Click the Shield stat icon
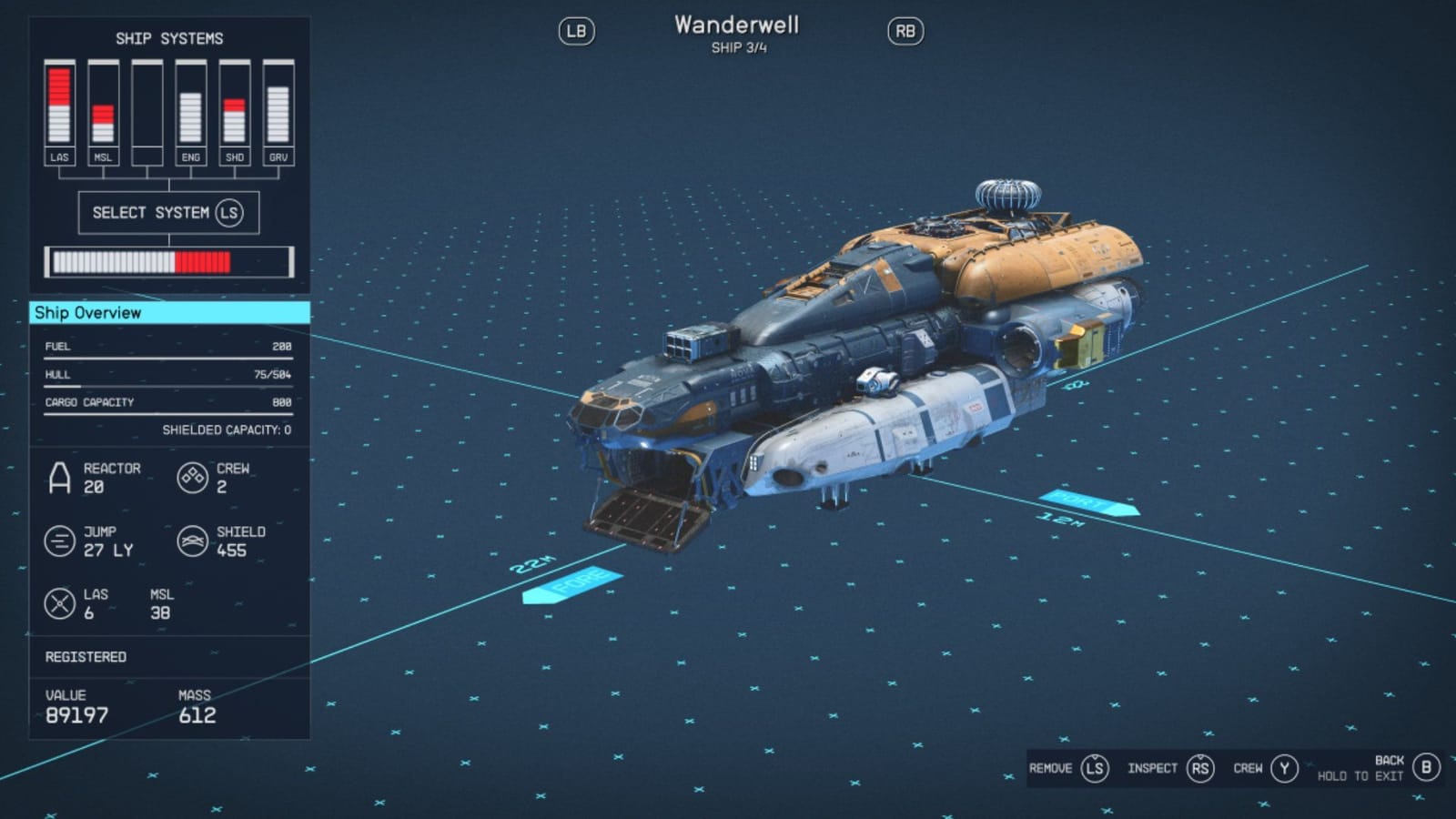 click(193, 539)
